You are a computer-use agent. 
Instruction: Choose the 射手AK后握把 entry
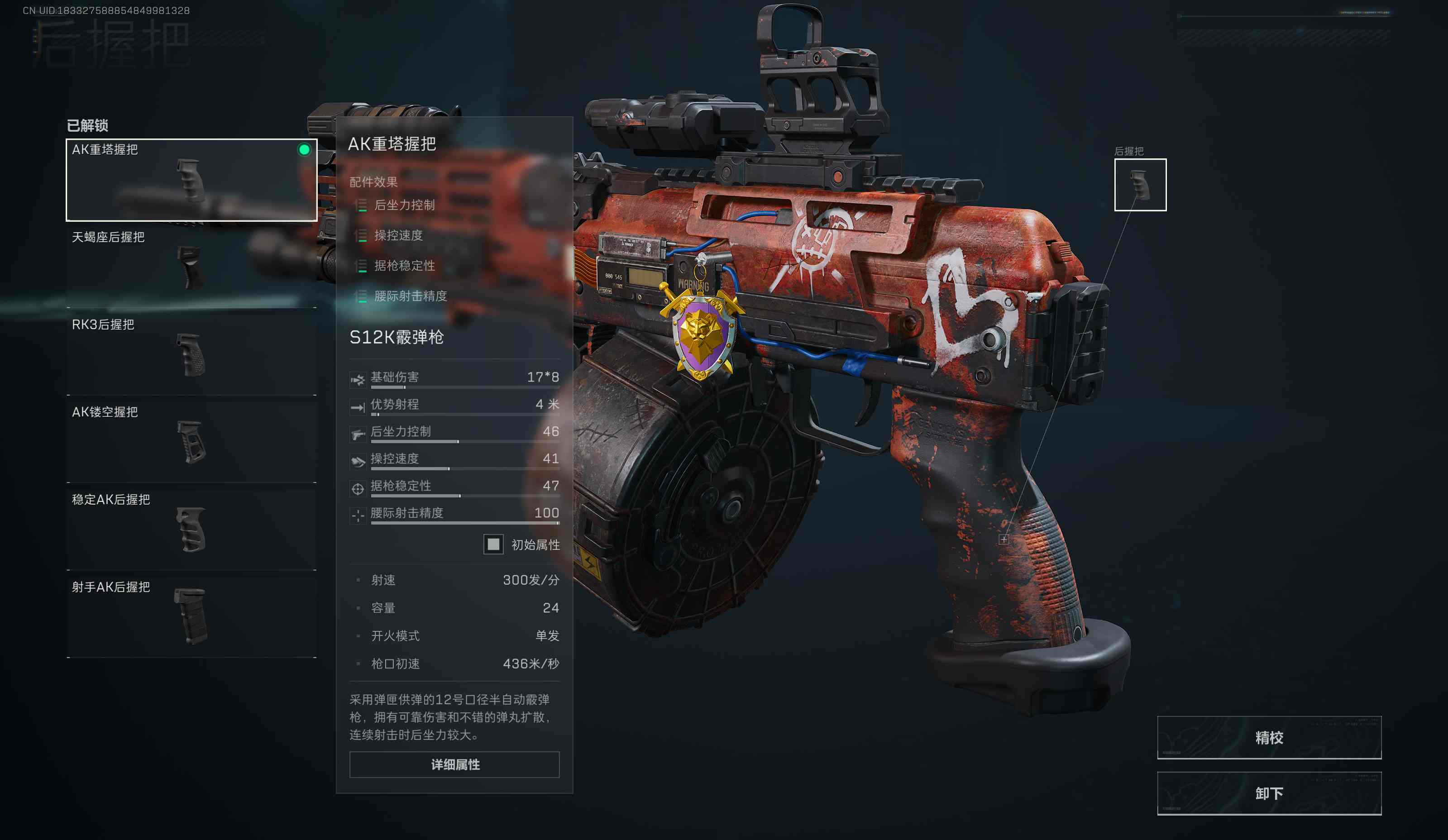tap(191, 616)
